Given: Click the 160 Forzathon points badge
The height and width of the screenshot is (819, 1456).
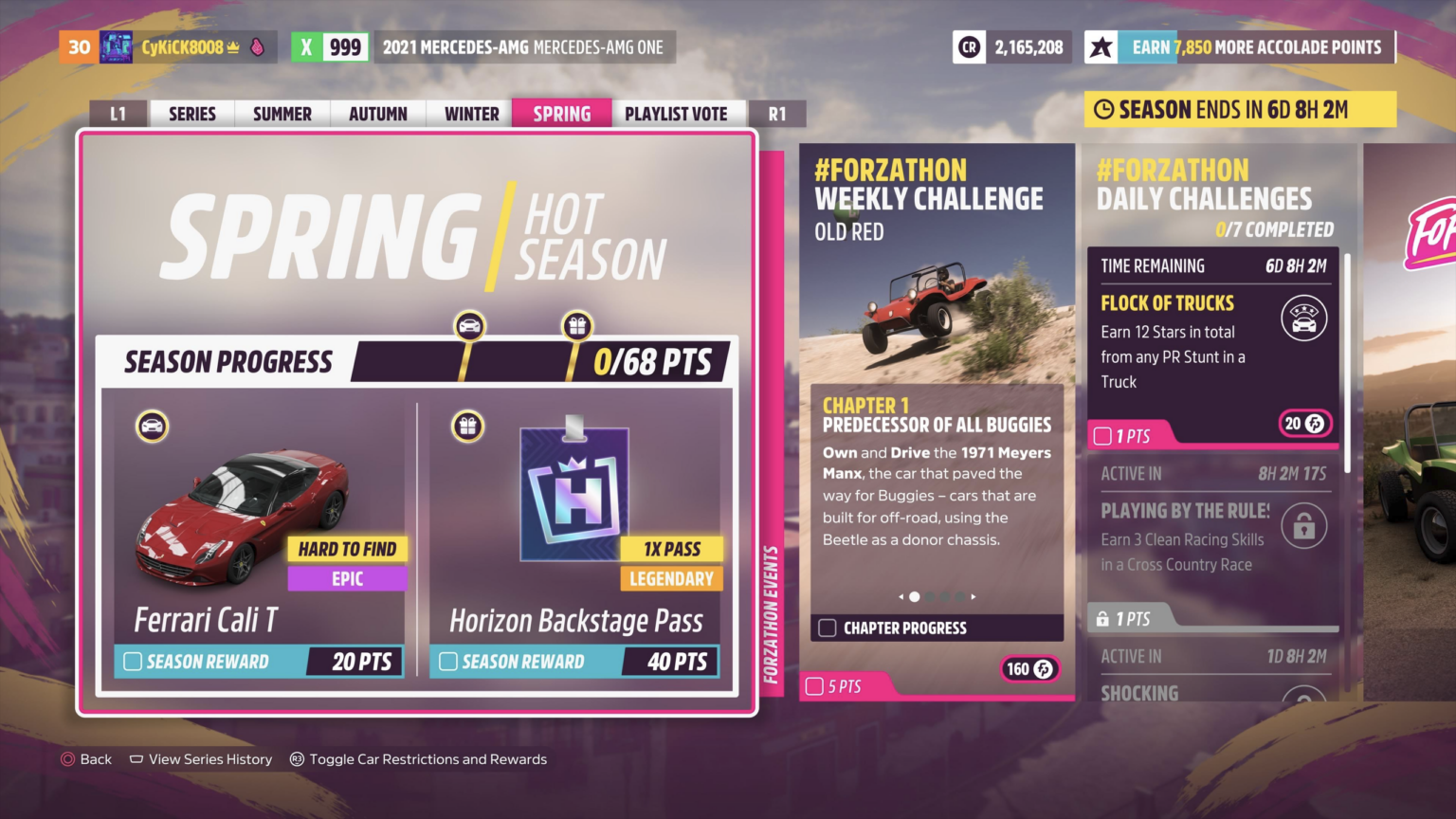Looking at the screenshot, I should tap(1029, 669).
